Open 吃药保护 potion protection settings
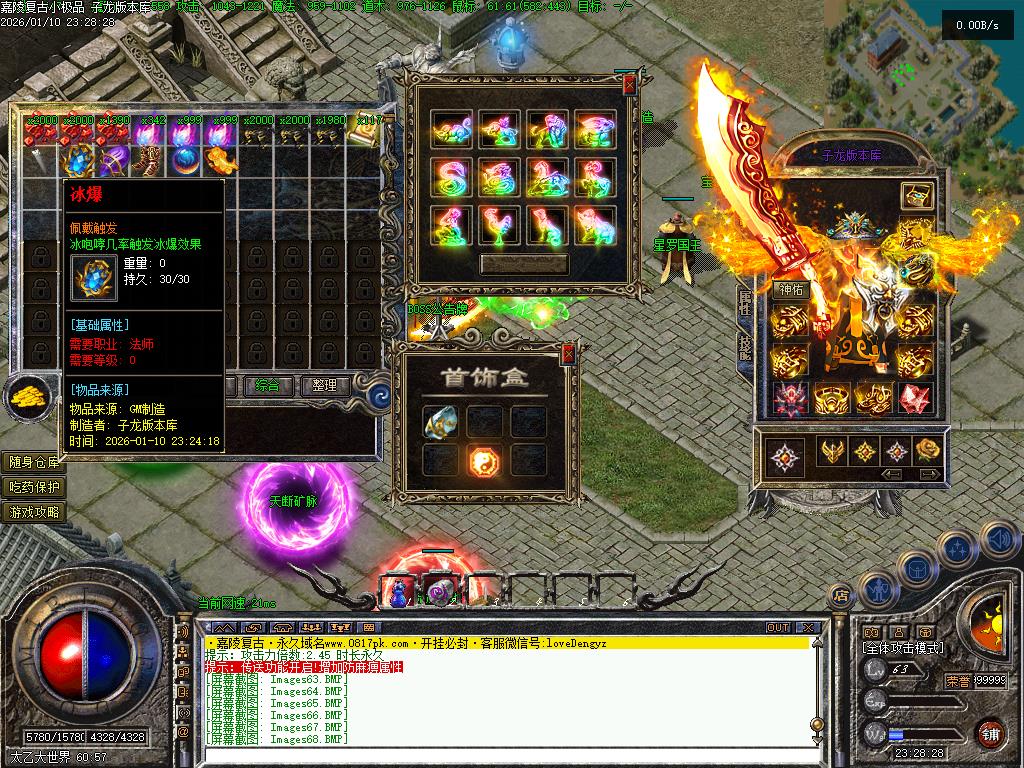Viewport: 1024px width, 768px height. [x=34, y=487]
